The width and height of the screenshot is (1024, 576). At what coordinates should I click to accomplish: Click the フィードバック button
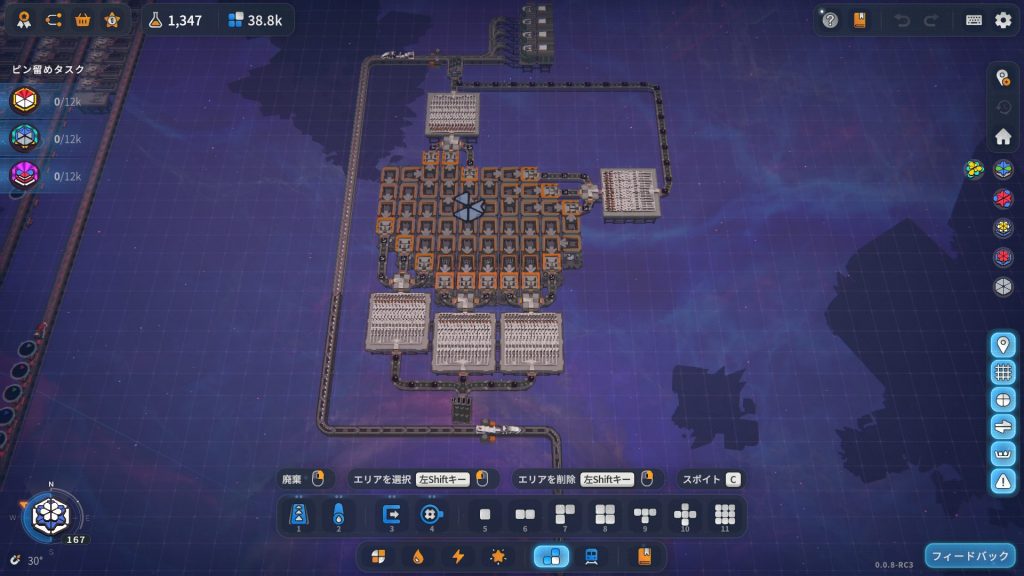970,555
